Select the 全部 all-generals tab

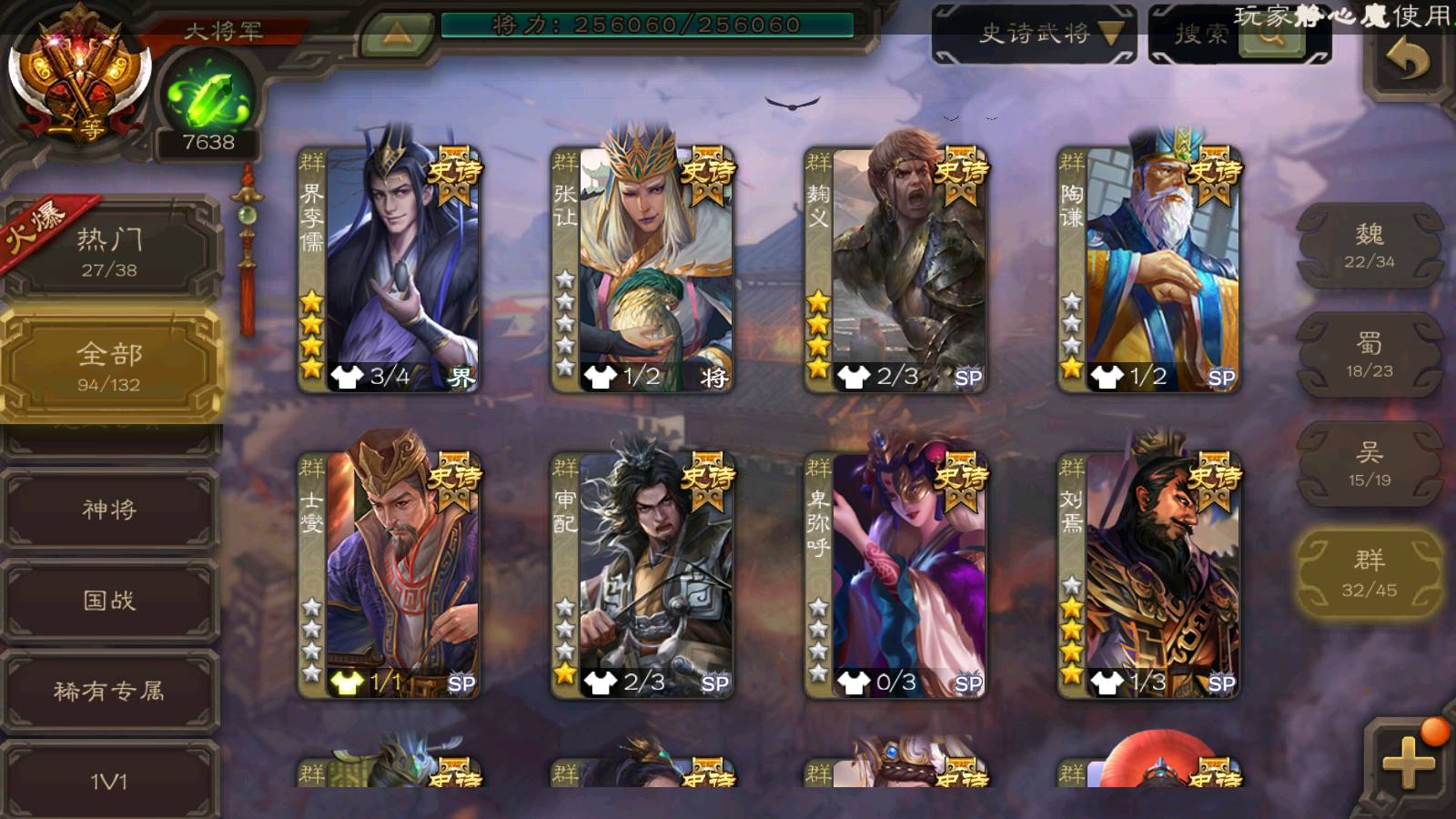[x=109, y=365]
